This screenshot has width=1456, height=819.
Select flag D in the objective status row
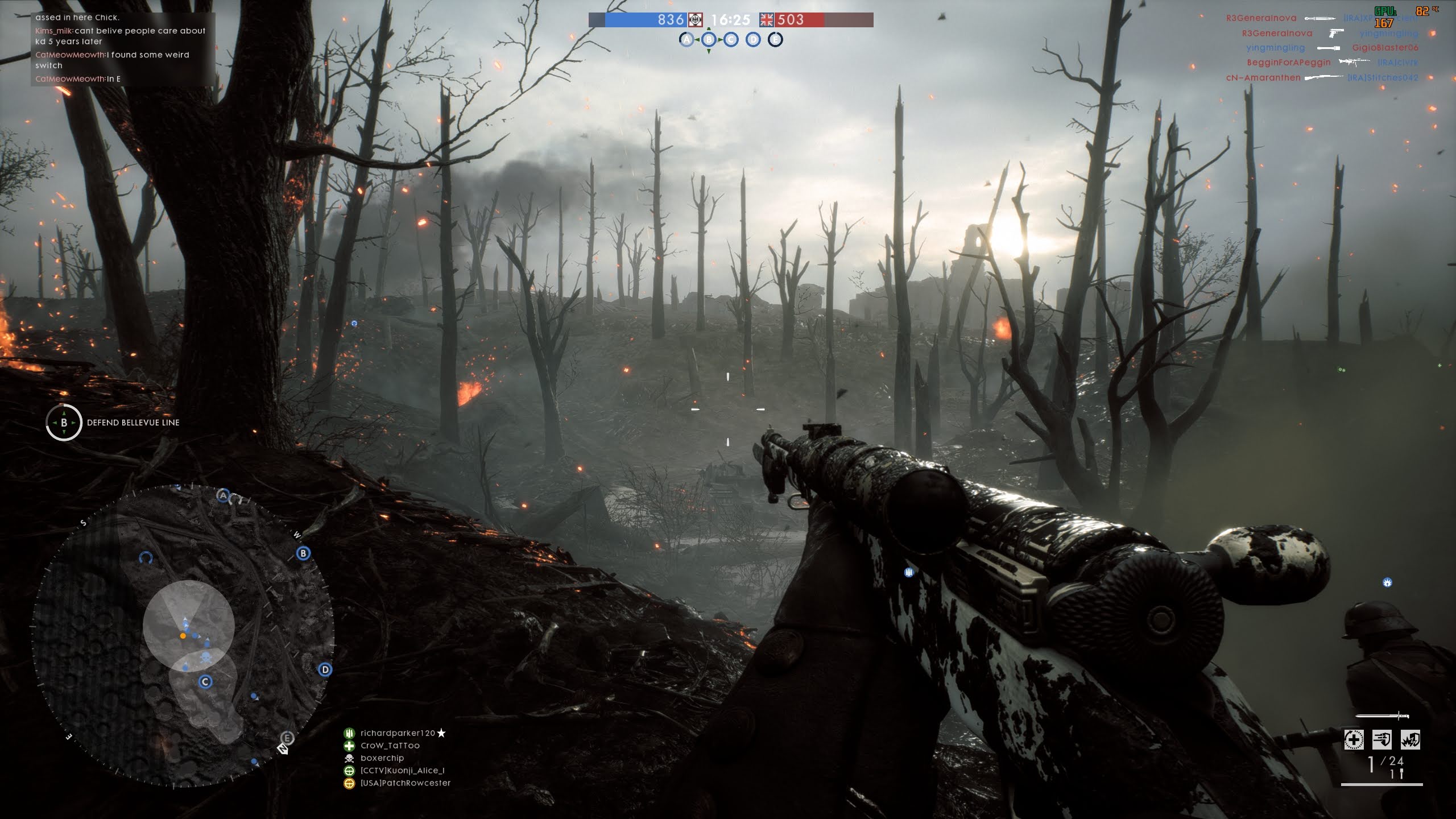coord(753,39)
